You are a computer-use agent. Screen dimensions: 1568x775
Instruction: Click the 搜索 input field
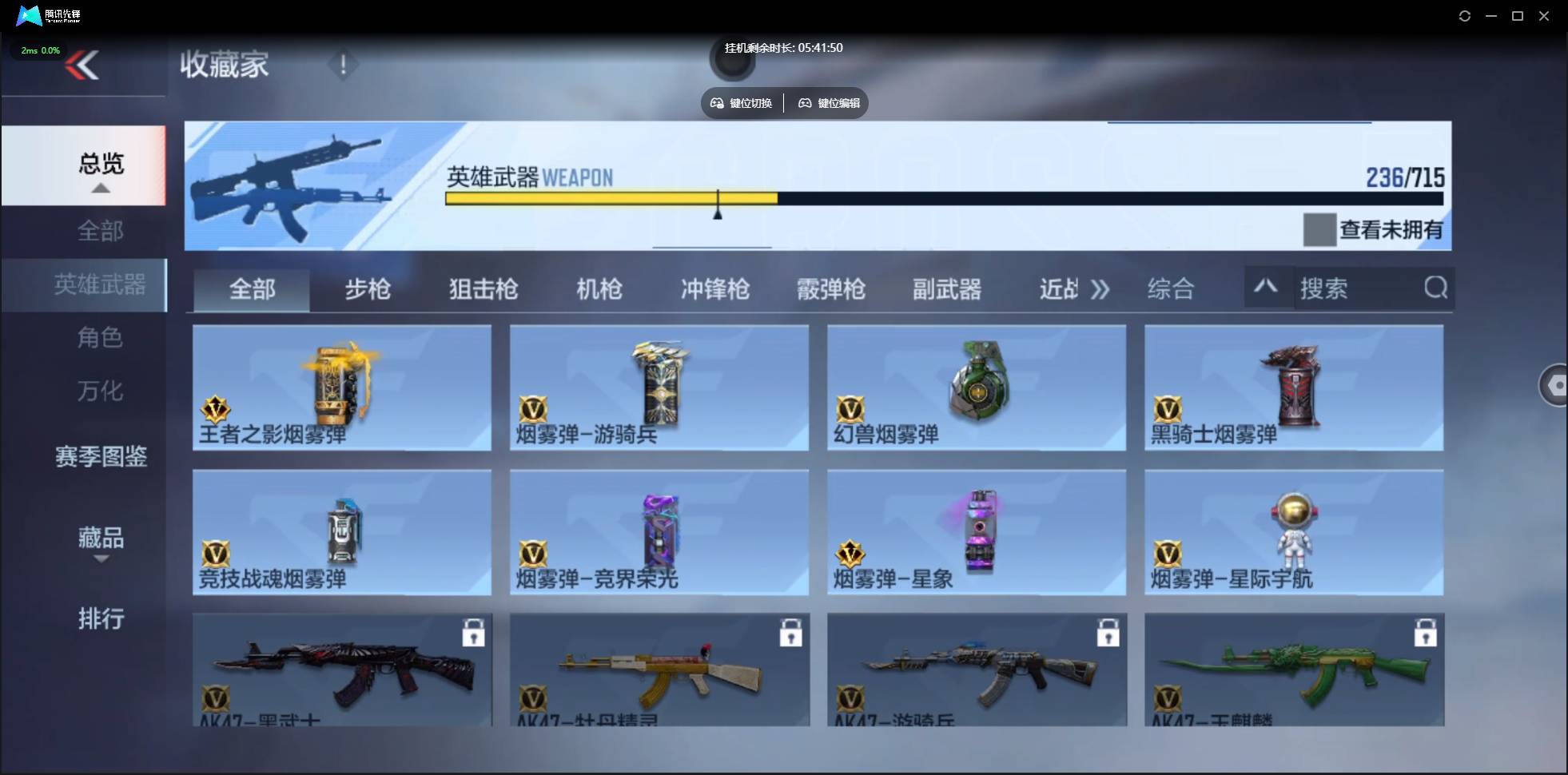click(1359, 288)
